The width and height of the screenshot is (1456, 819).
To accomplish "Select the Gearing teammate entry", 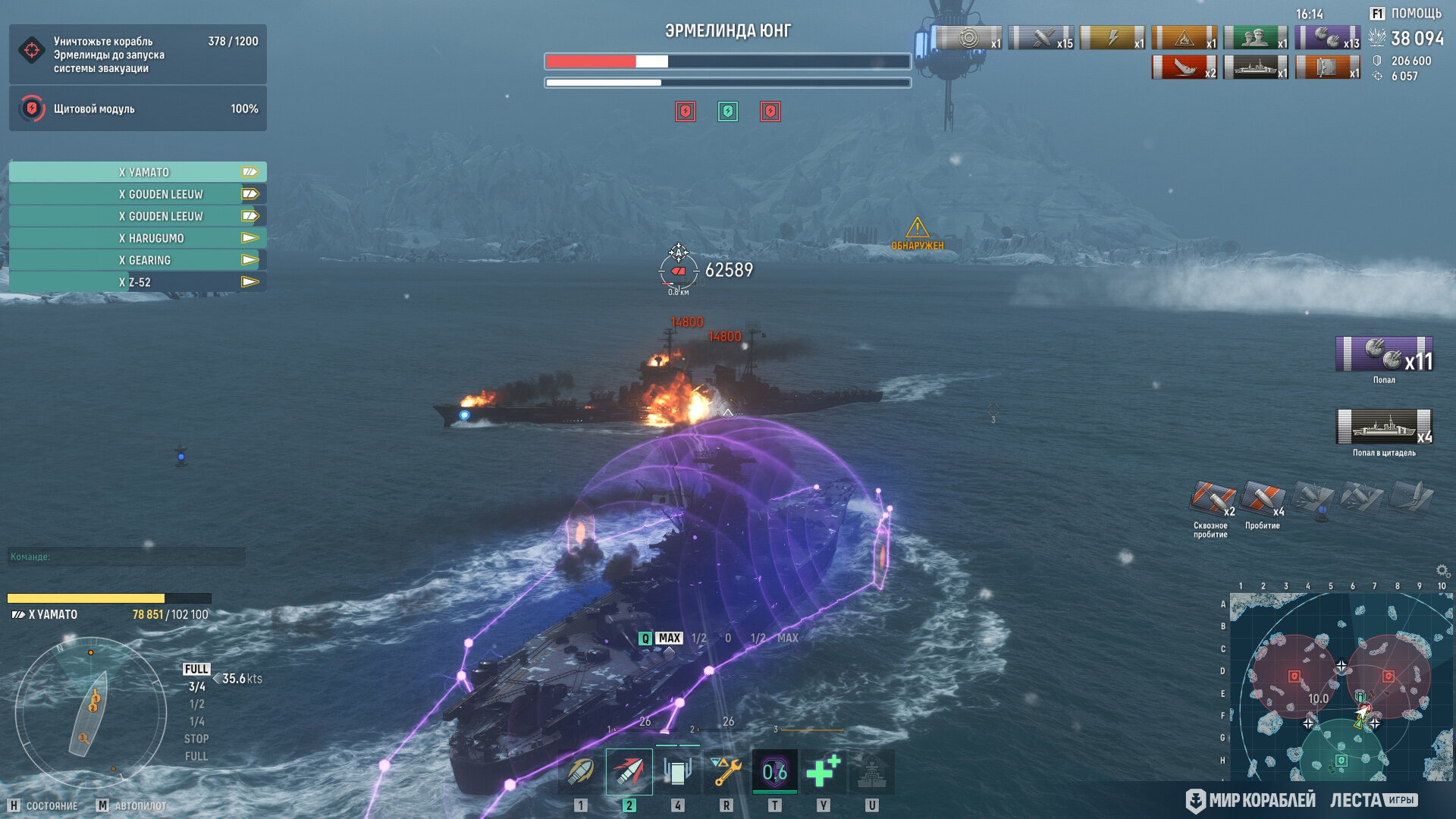I will tap(138, 260).
